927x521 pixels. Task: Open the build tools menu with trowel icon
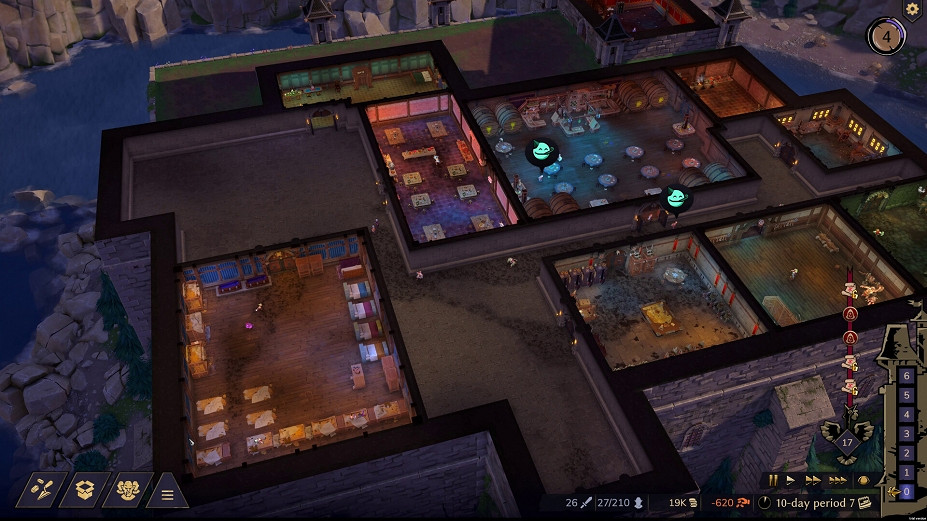[41, 490]
